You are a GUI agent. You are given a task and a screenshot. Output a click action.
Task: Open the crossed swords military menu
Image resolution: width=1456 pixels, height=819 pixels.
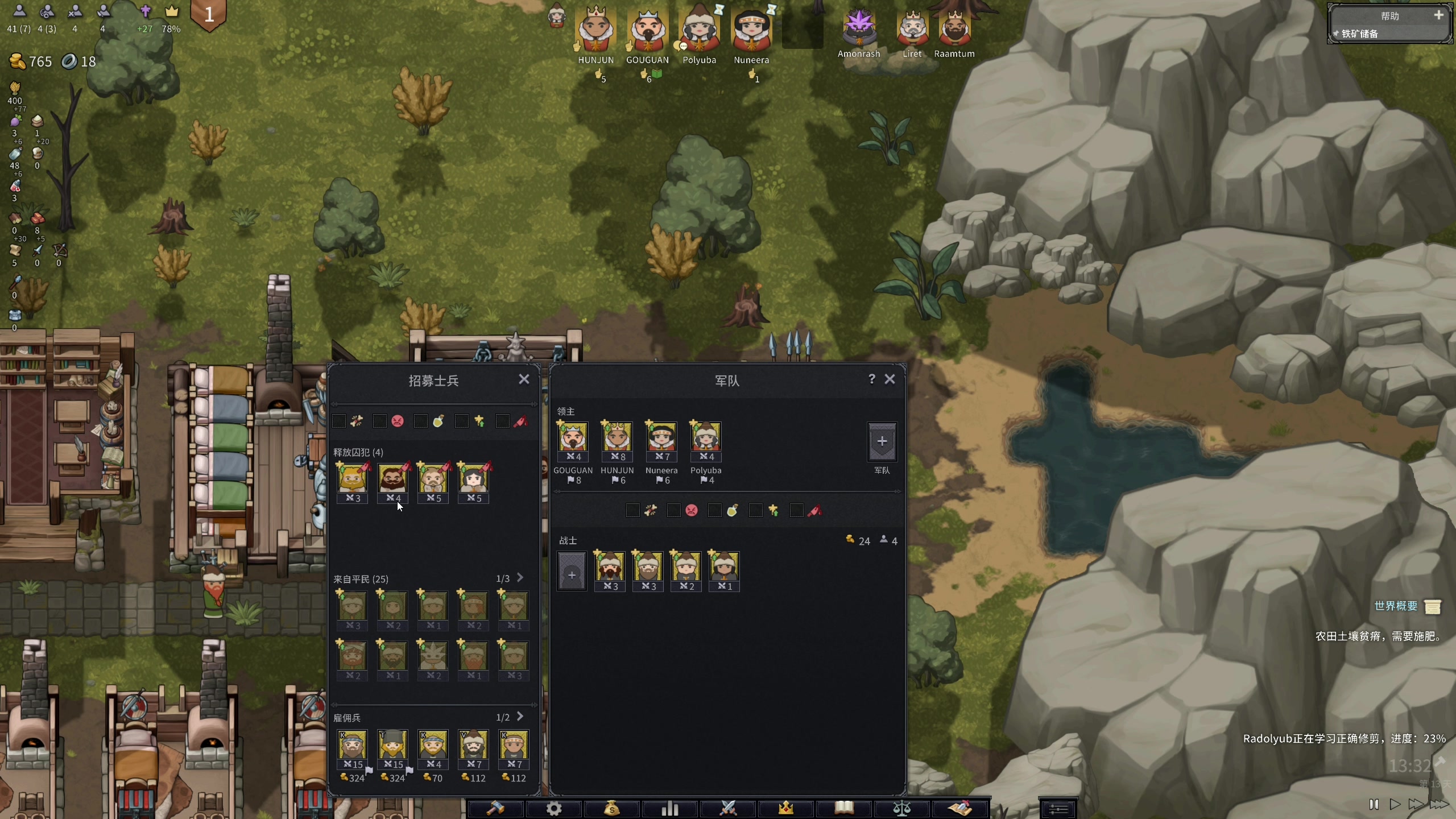click(728, 808)
